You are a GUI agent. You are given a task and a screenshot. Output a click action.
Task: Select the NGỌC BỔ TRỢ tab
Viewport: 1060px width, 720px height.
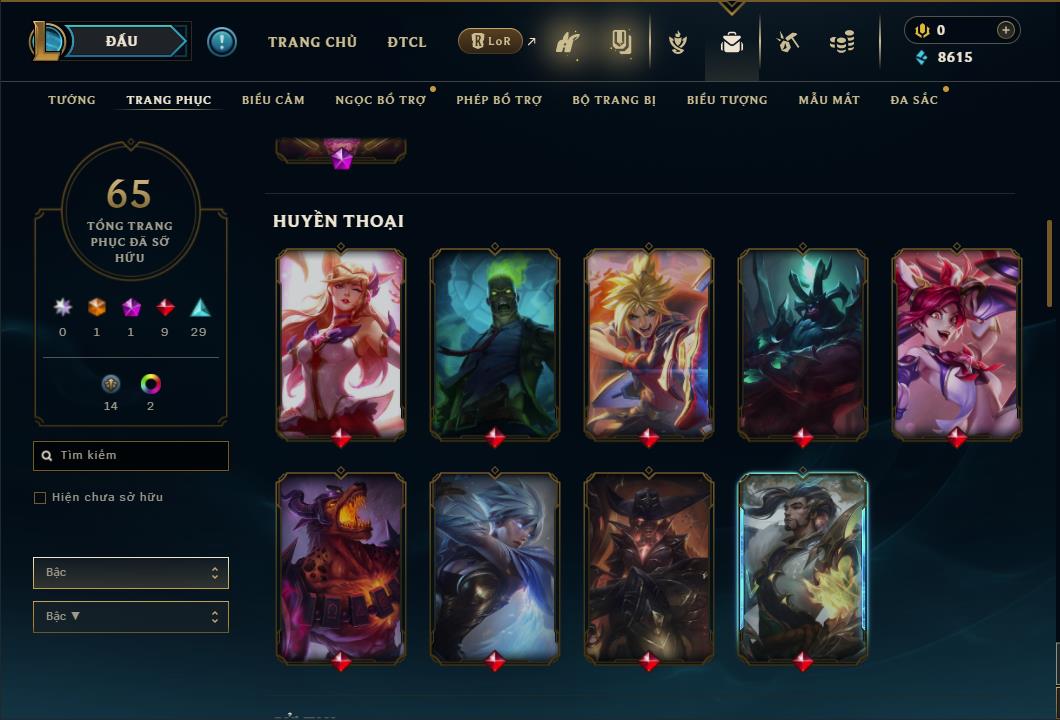click(x=380, y=100)
